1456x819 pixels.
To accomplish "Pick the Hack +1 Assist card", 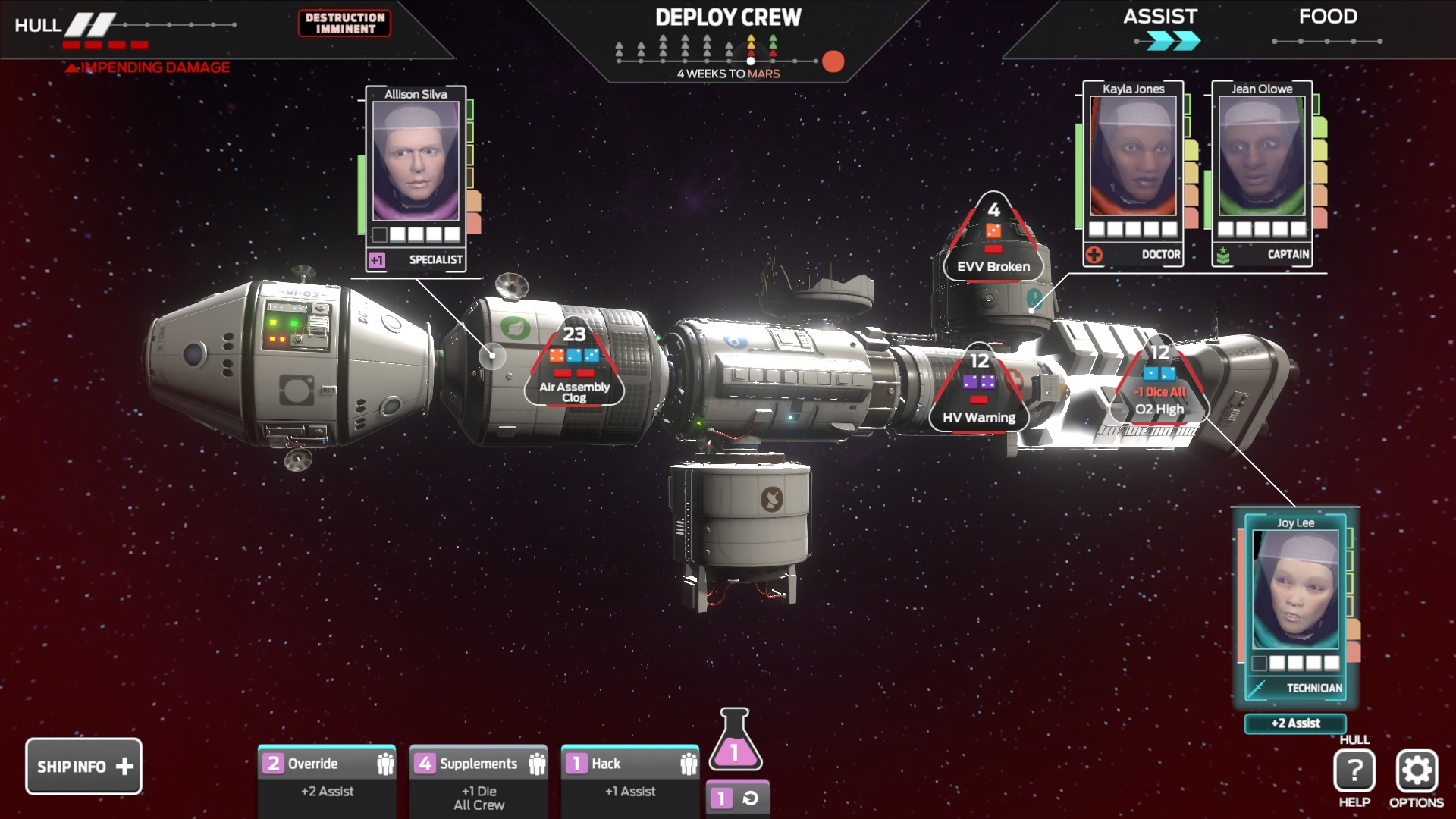I will (x=630, y=777).
